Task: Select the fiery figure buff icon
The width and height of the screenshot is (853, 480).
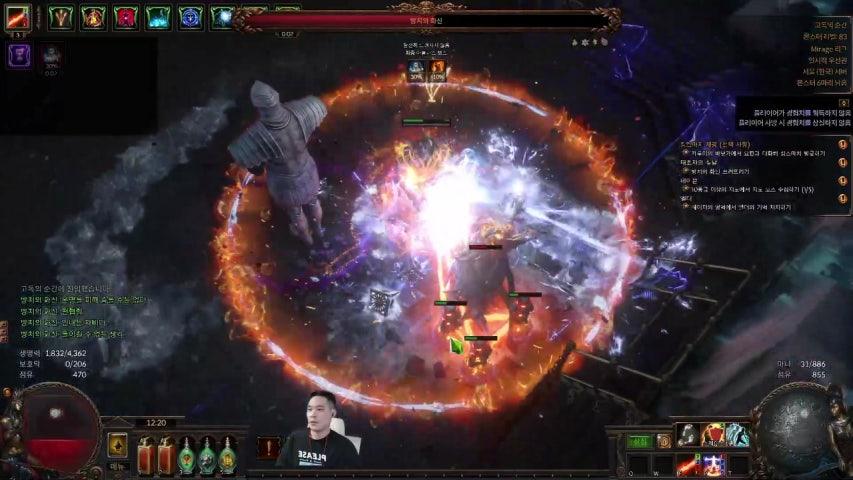Action: (93, 17)
